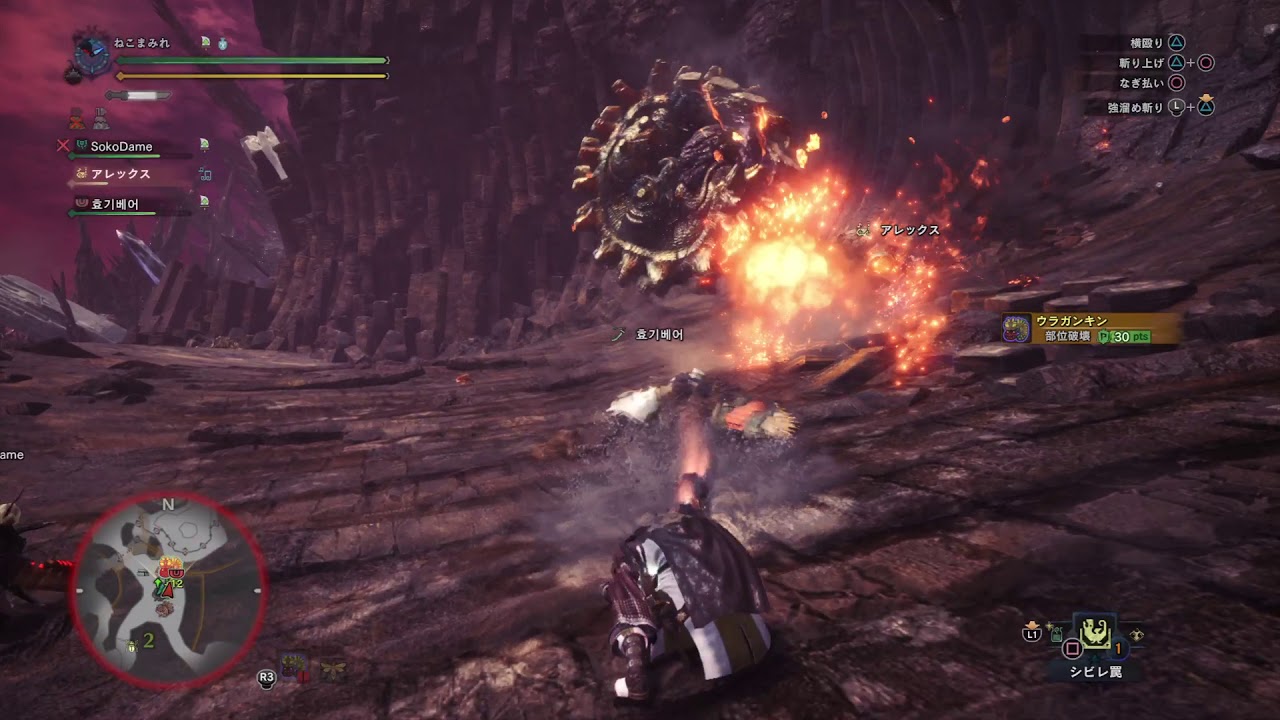Click the 部位破壊 notification entry

(1068, 336)
